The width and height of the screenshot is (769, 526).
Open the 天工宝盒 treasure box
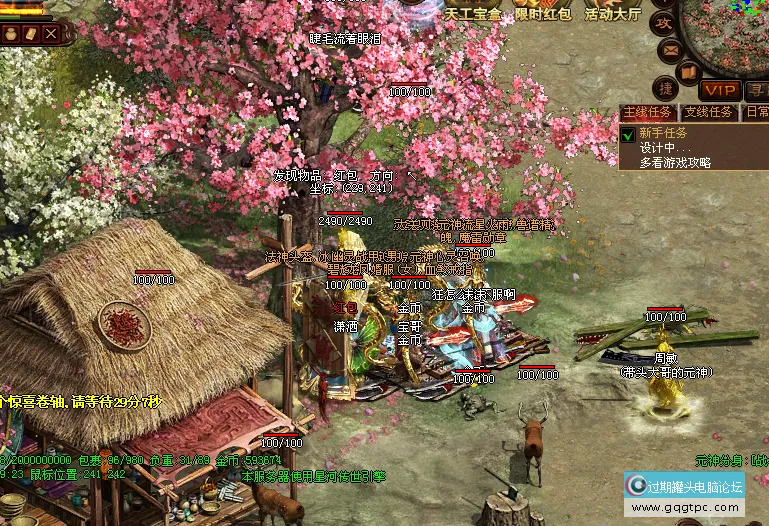472,14
